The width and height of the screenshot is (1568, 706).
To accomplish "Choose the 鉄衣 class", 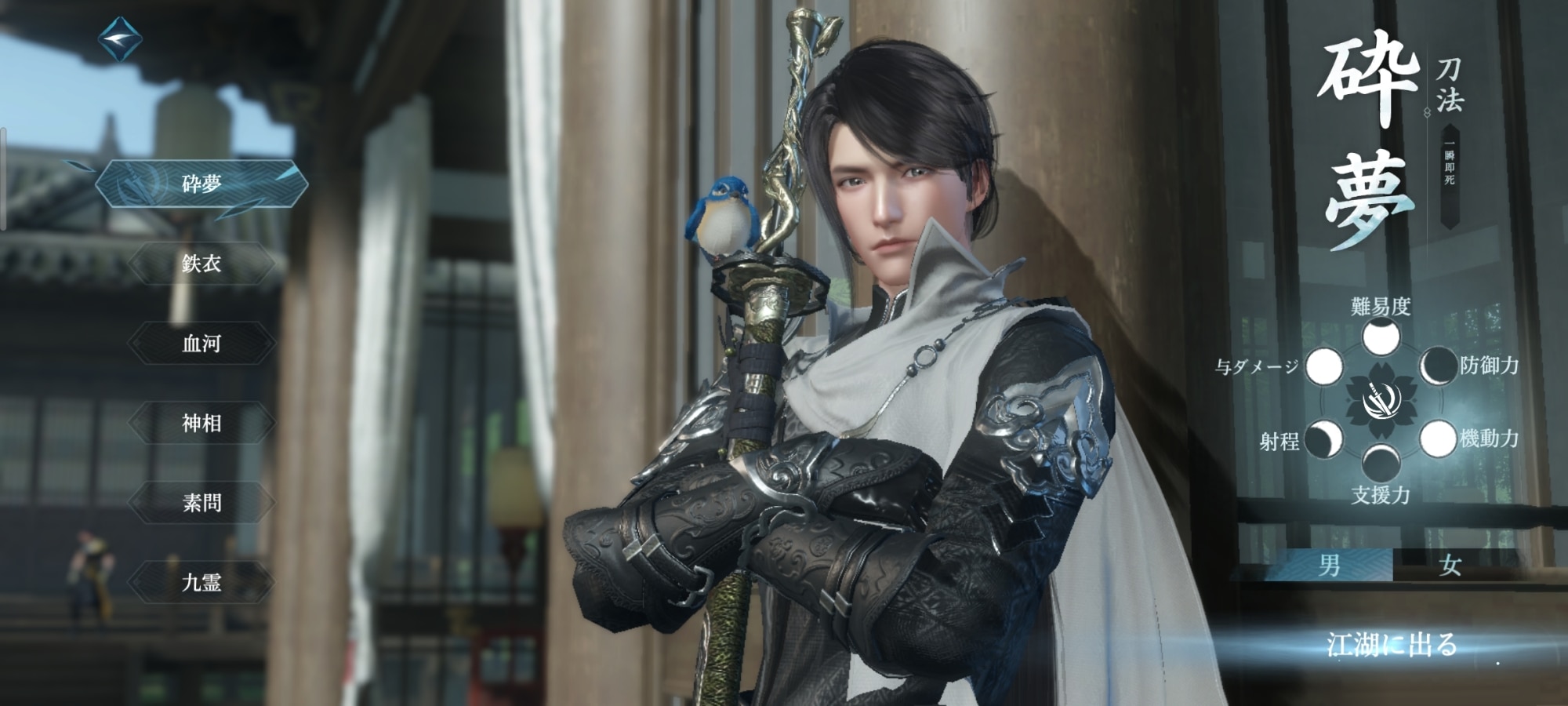I will point(201,264).
